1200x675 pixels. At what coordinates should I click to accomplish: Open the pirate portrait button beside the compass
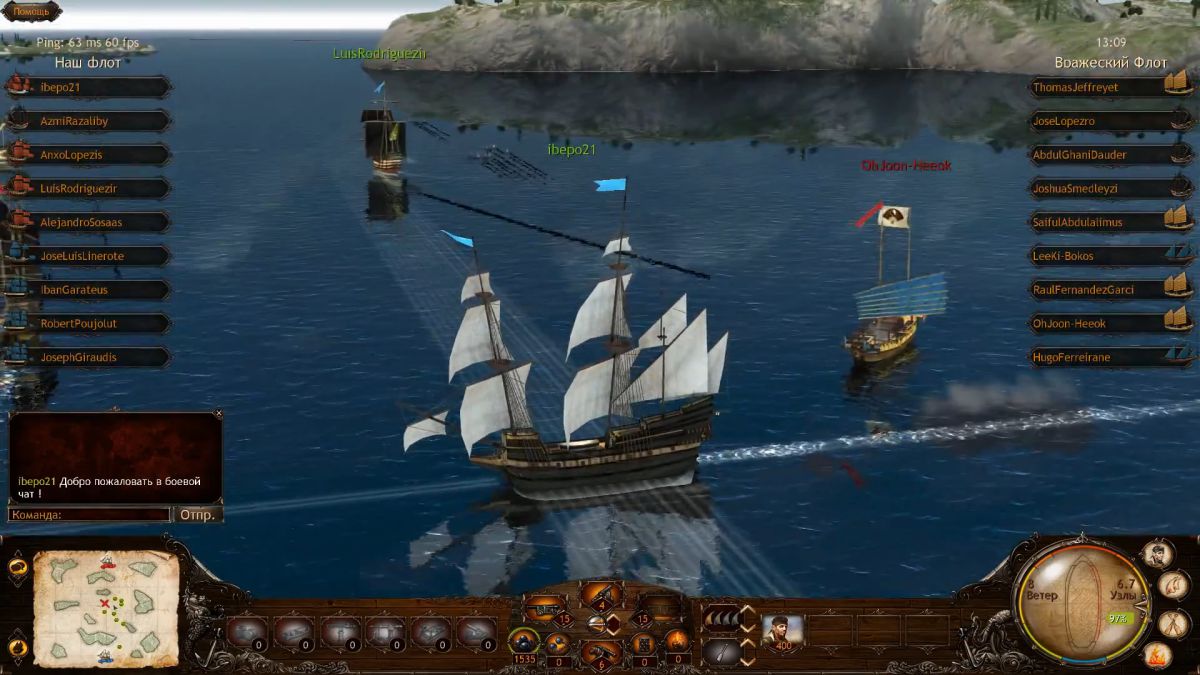point(1157,553)
